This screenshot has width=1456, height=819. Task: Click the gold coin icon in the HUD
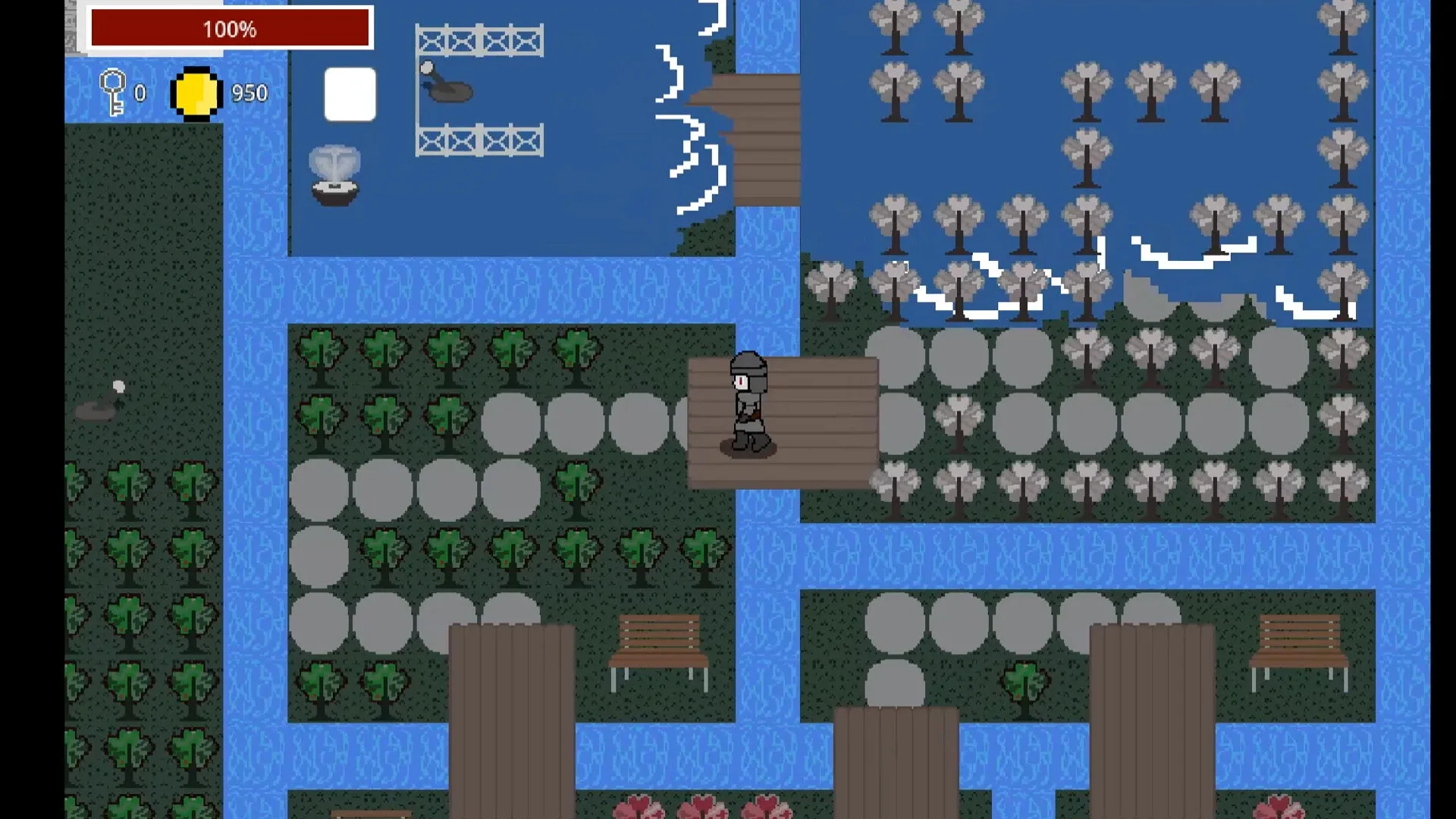click(196, 93)
